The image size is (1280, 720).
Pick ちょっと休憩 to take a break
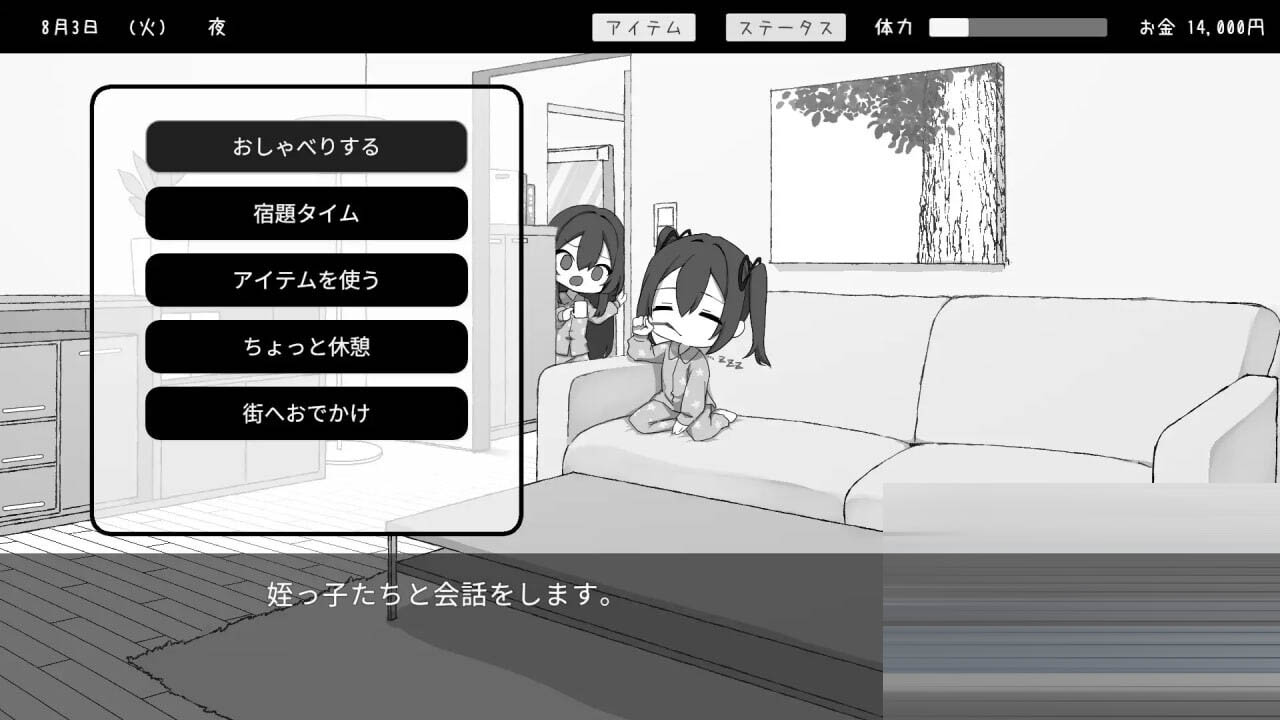(306, 346)
